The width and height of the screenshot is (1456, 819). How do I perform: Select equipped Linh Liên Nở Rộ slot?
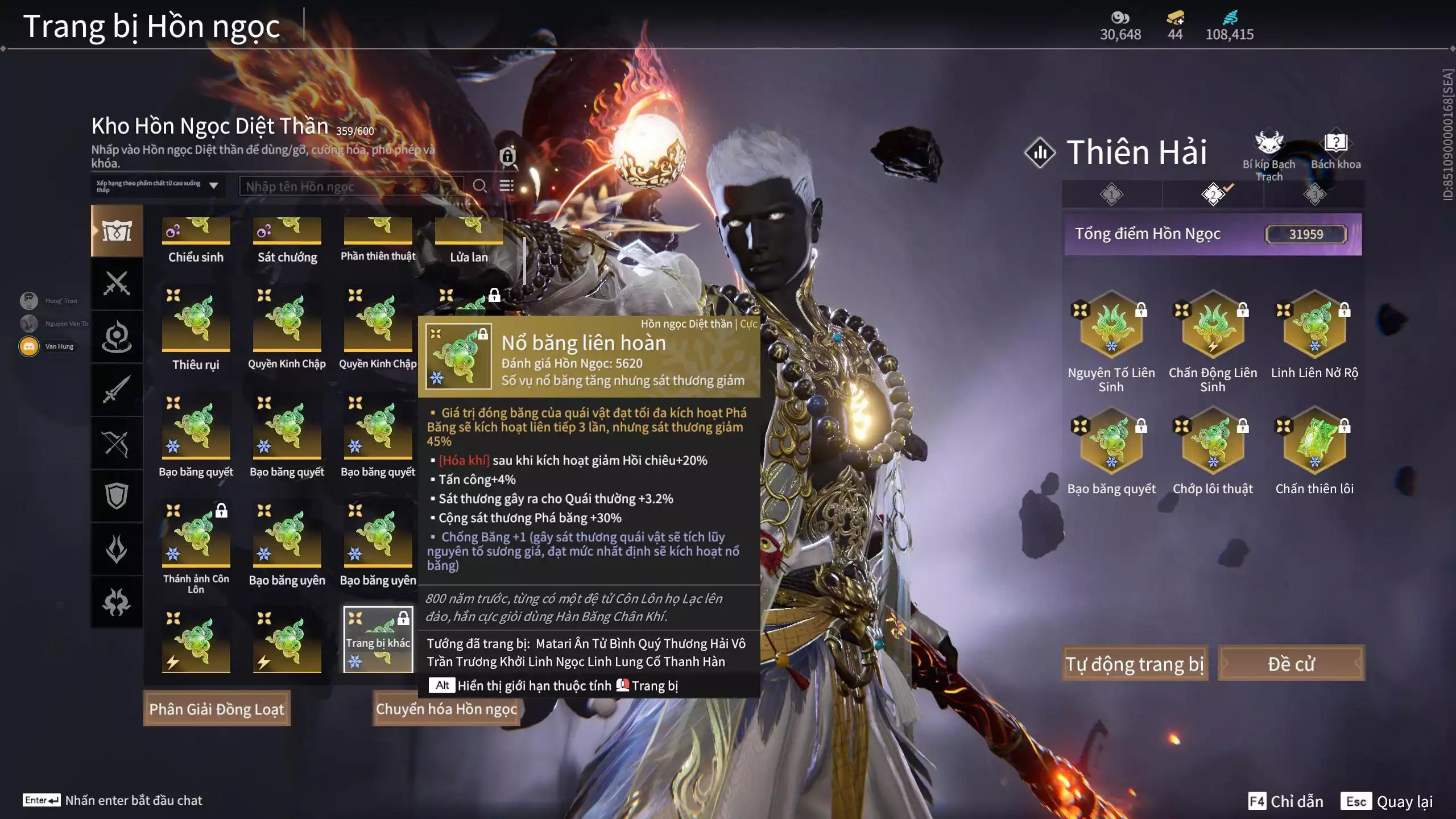coord(1314,325)
